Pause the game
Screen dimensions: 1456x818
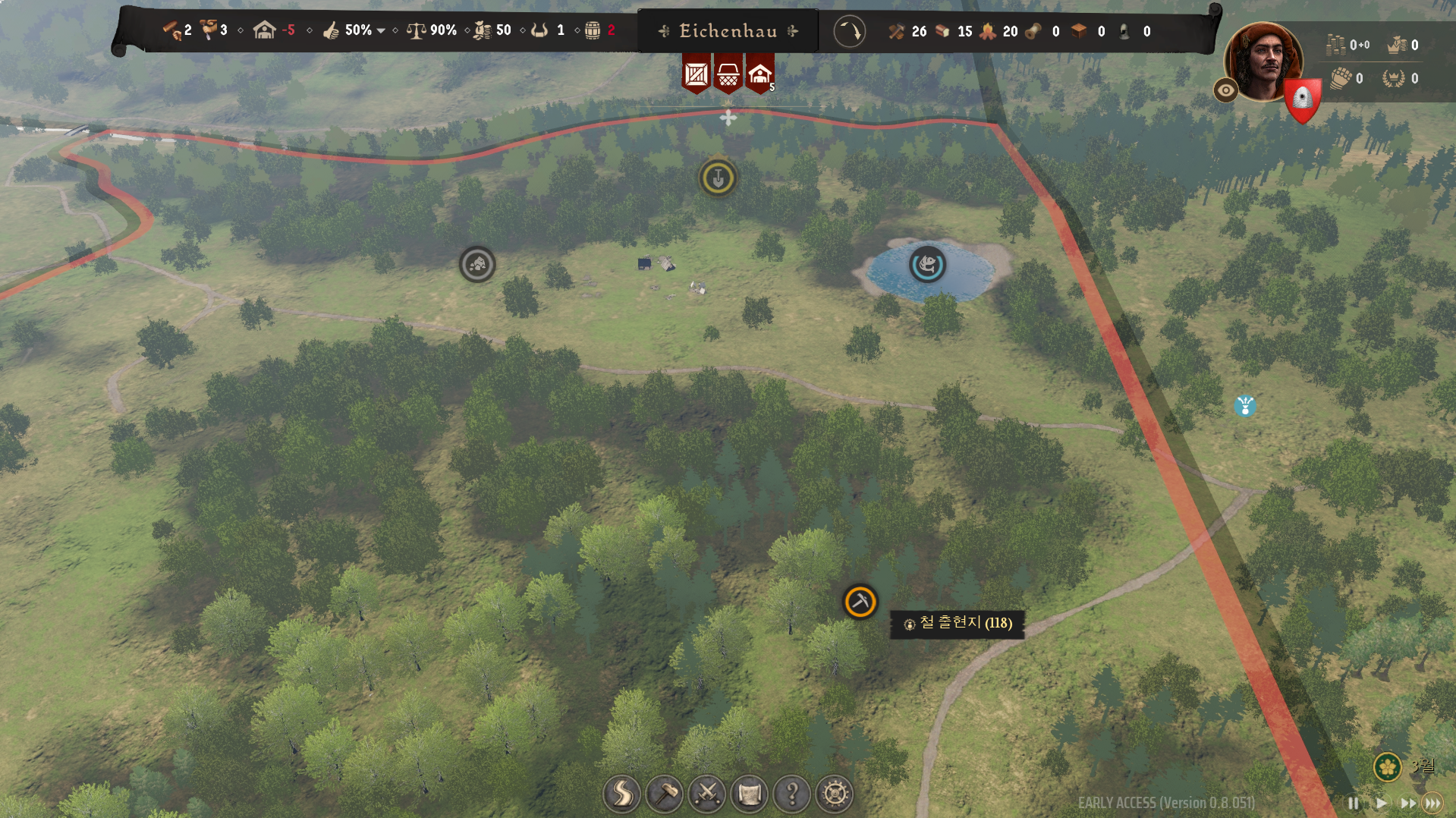pos(1354,803)
